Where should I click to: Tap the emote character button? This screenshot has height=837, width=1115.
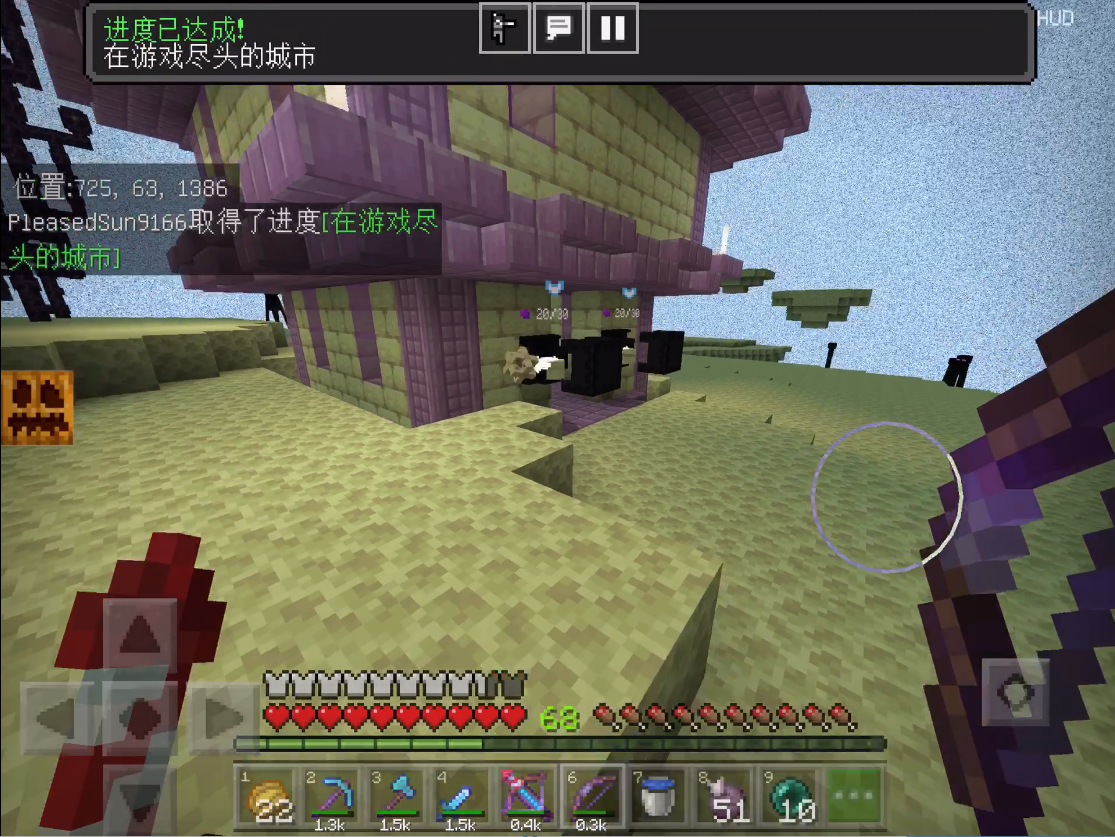click(x=504, y=28)
